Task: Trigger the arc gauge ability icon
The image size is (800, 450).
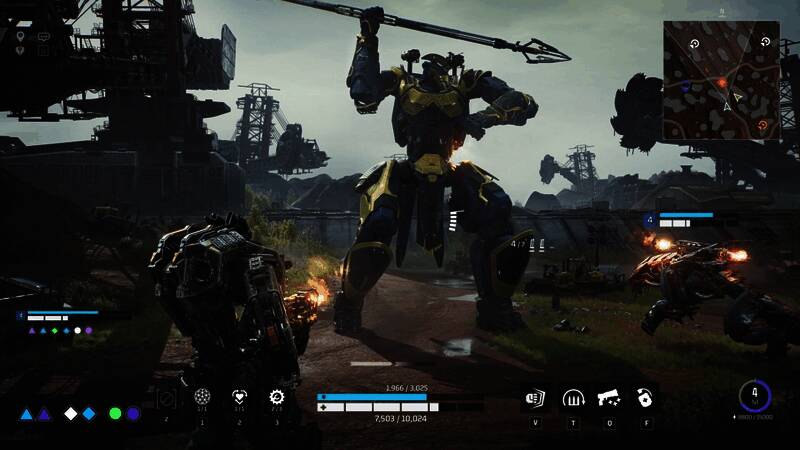Action: click(573, 398)
